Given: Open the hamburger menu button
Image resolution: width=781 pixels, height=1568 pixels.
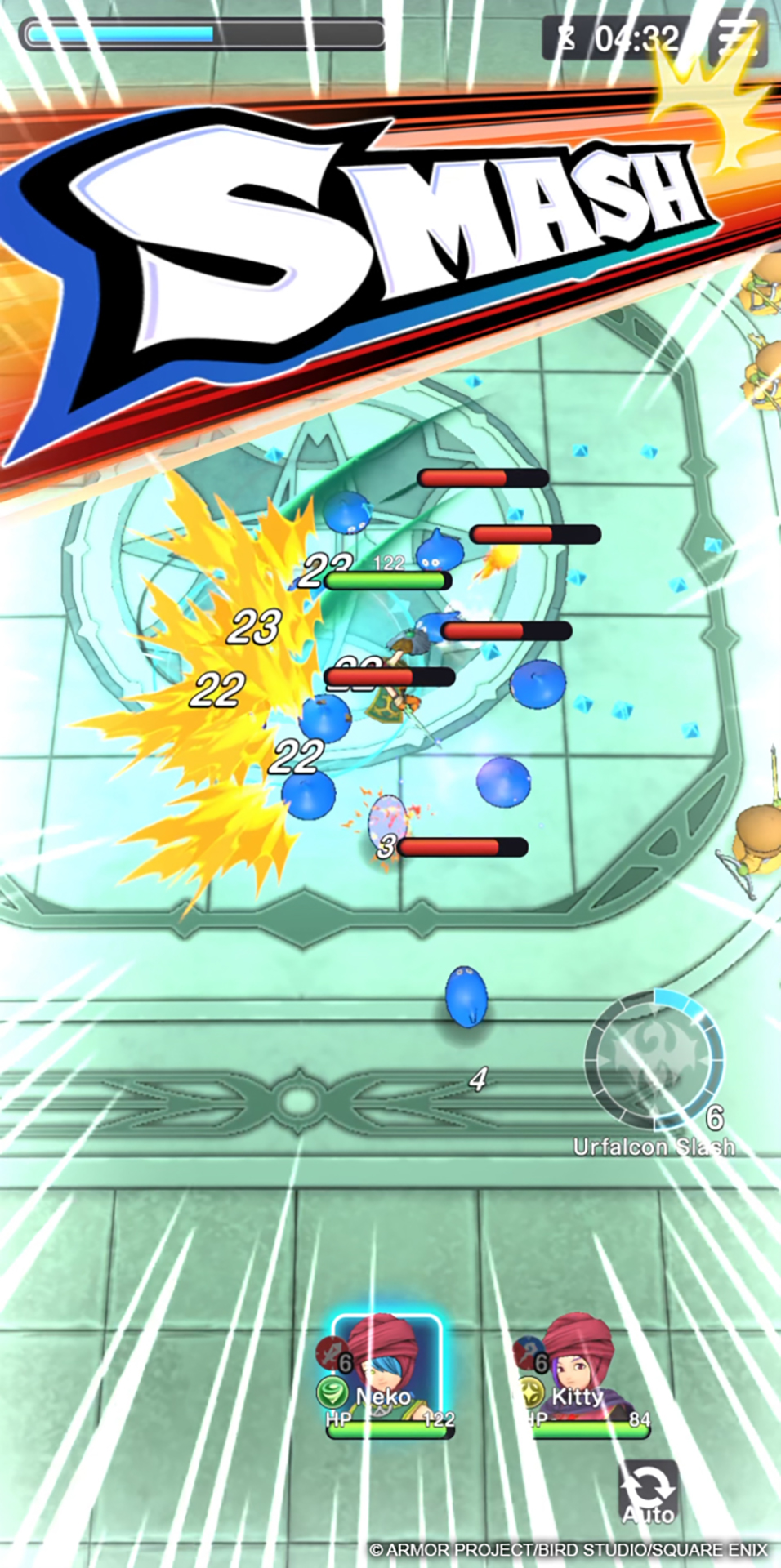Looking at the screenshot, I should [x=737, y=38].
